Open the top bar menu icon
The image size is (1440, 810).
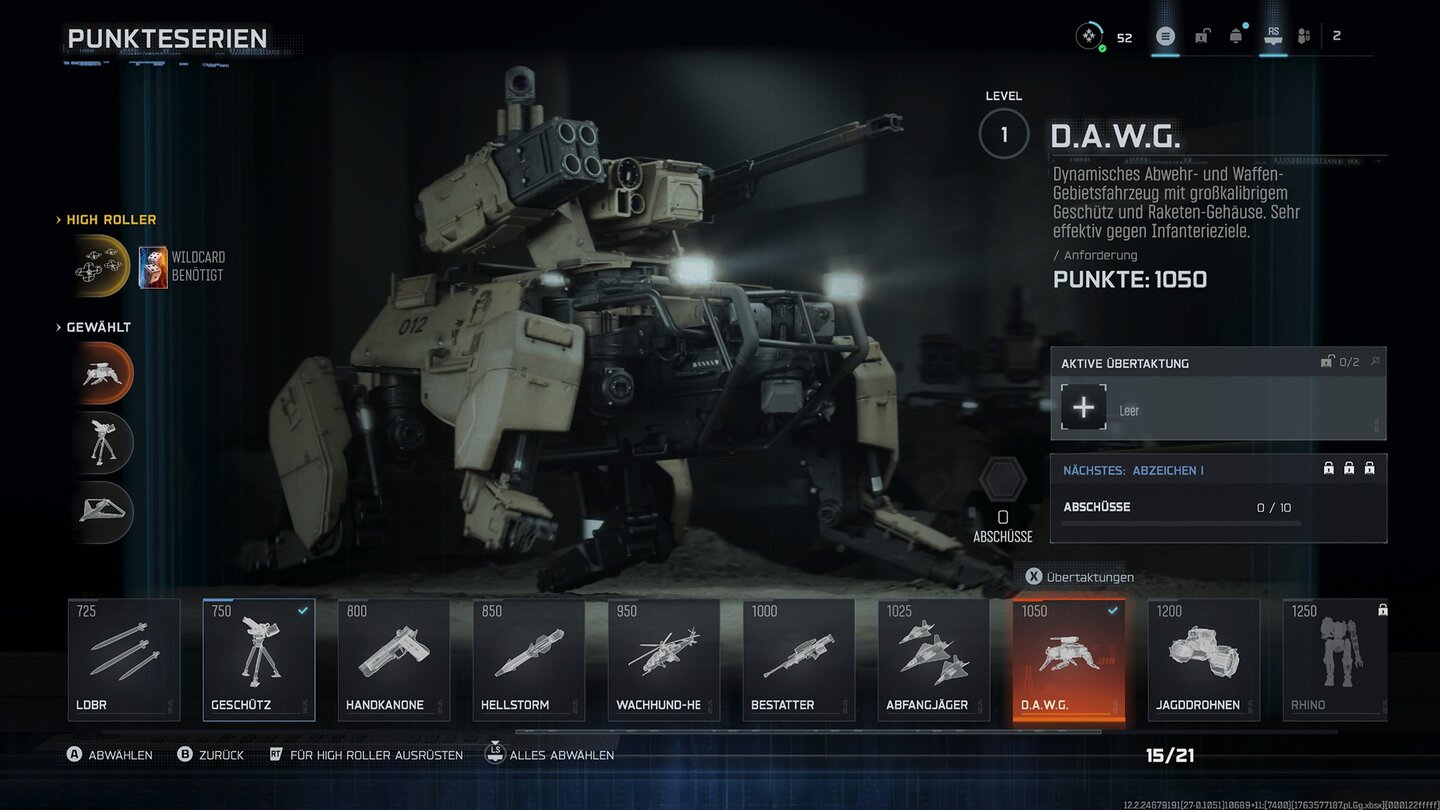[x=1165, y=37]
